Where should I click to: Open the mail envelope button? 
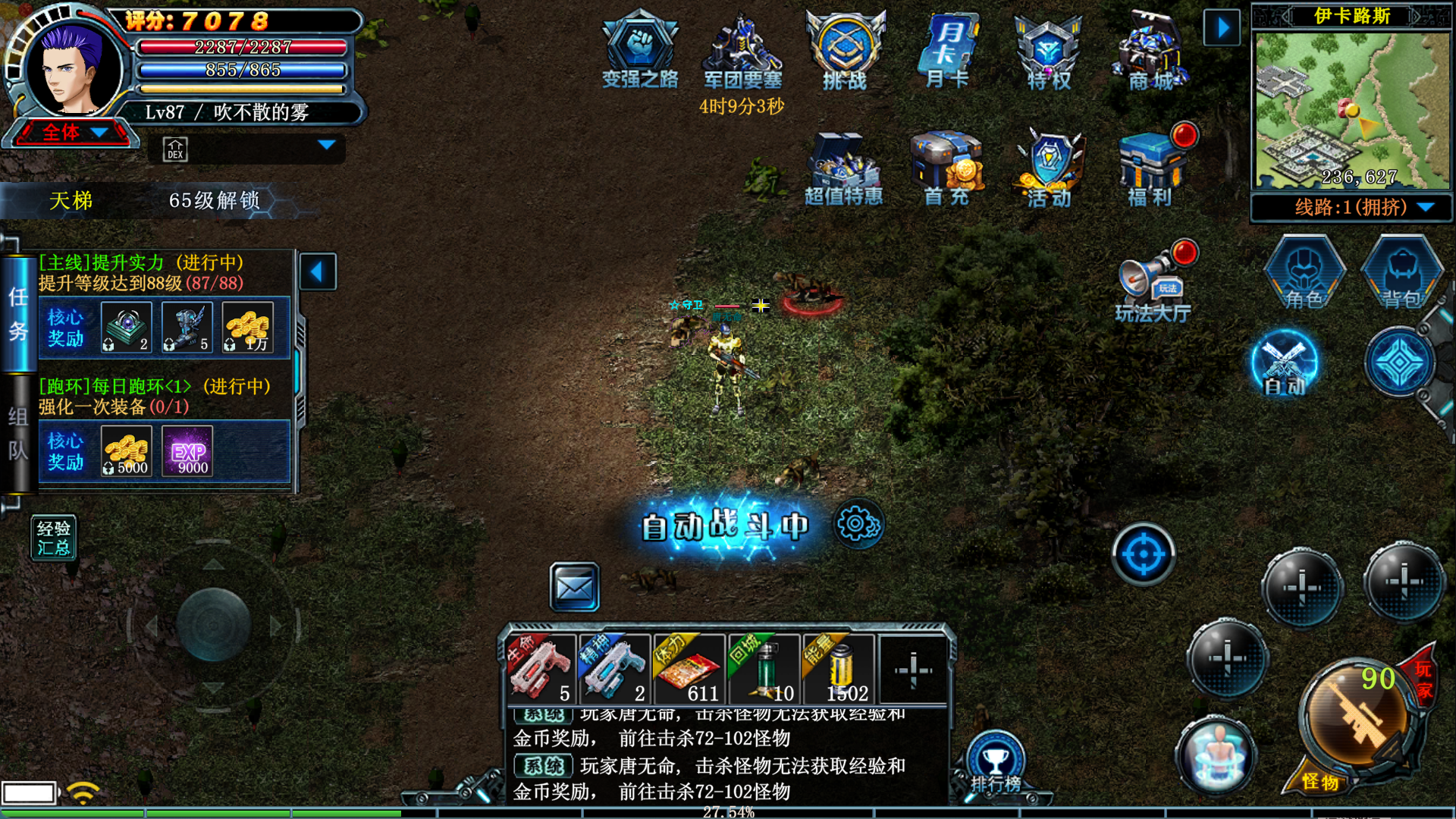coord(574,587)
